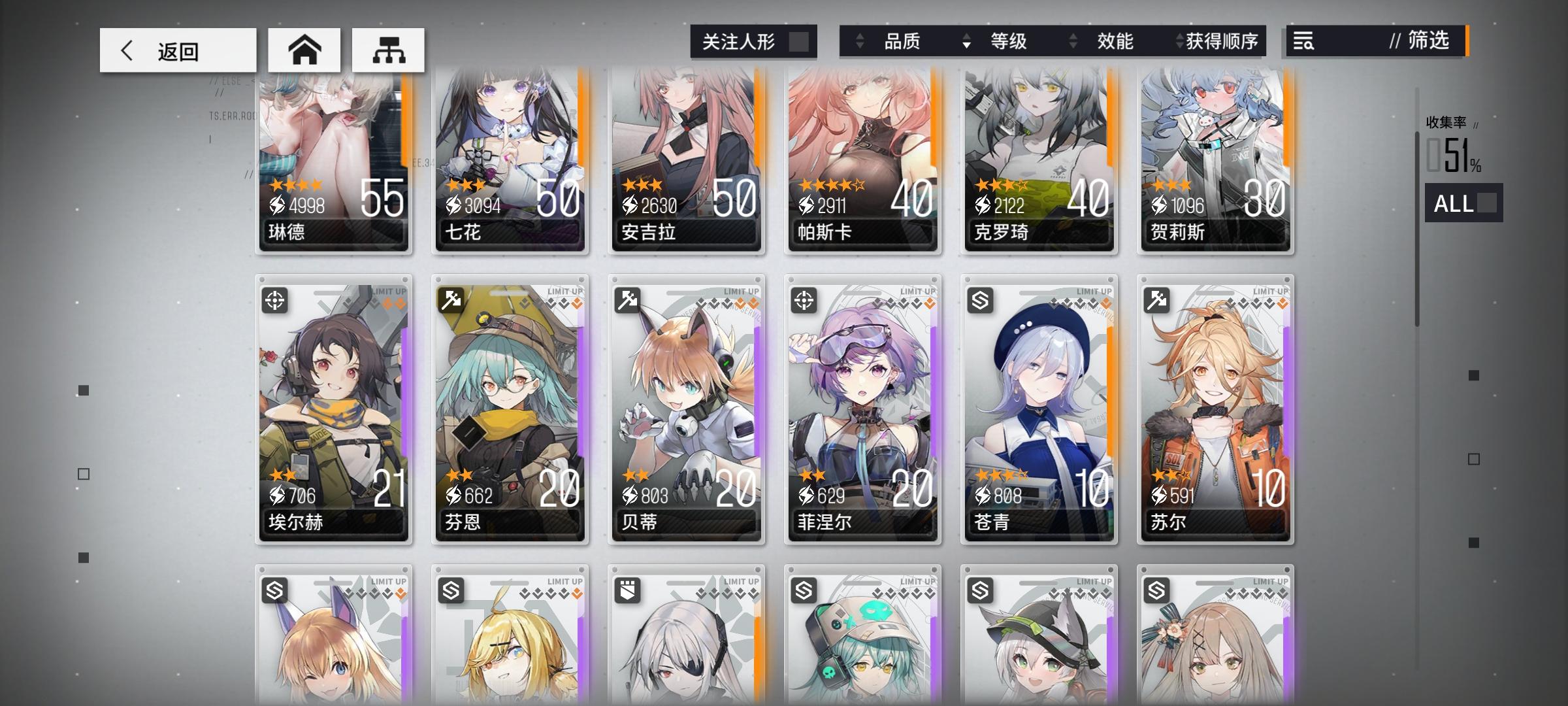This screenshot has height=706, width=1568.
Task: Enable the 关注人形 checkbox
Action: point(798,41)
